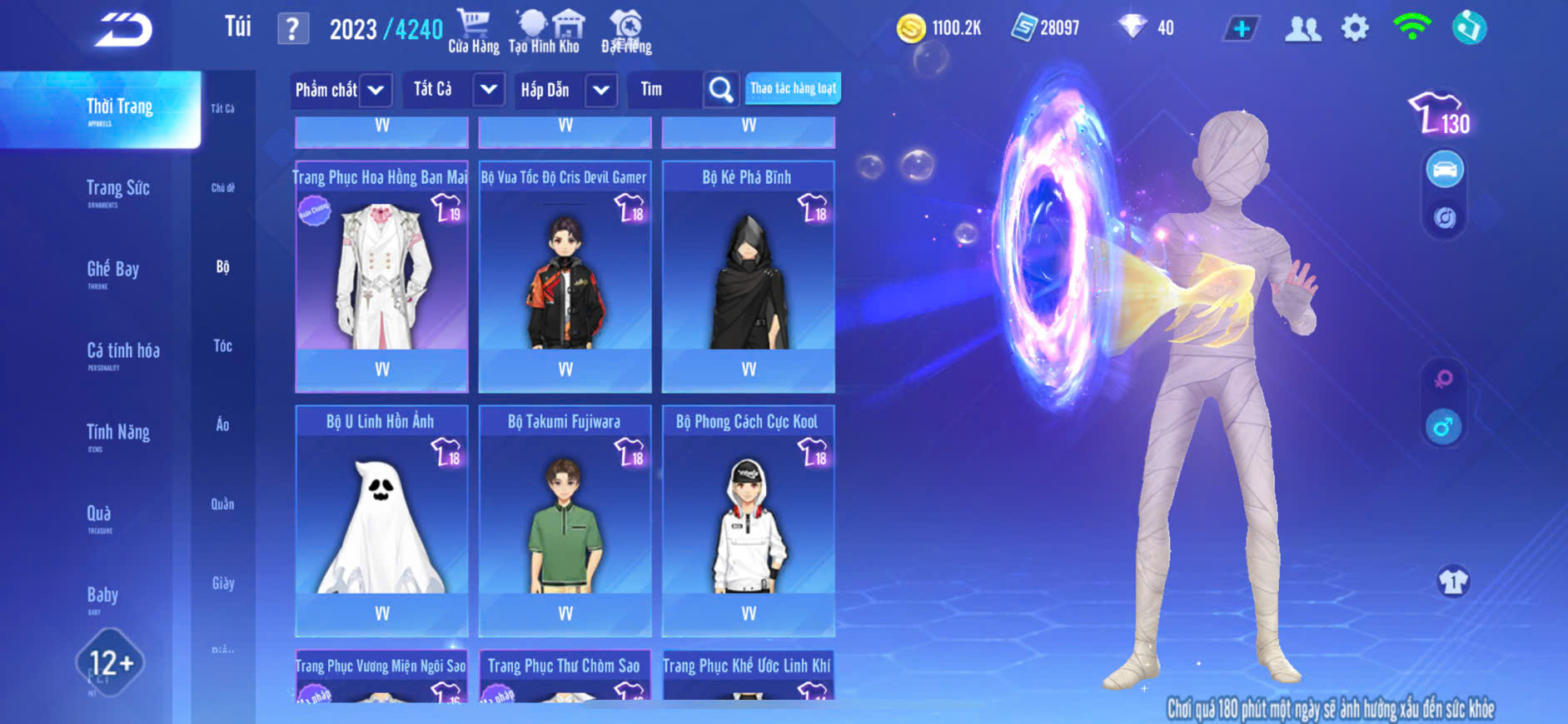Screen dimensions: 1568x724
Task: Open the question mark help button
Action: [x=292, y=29]
